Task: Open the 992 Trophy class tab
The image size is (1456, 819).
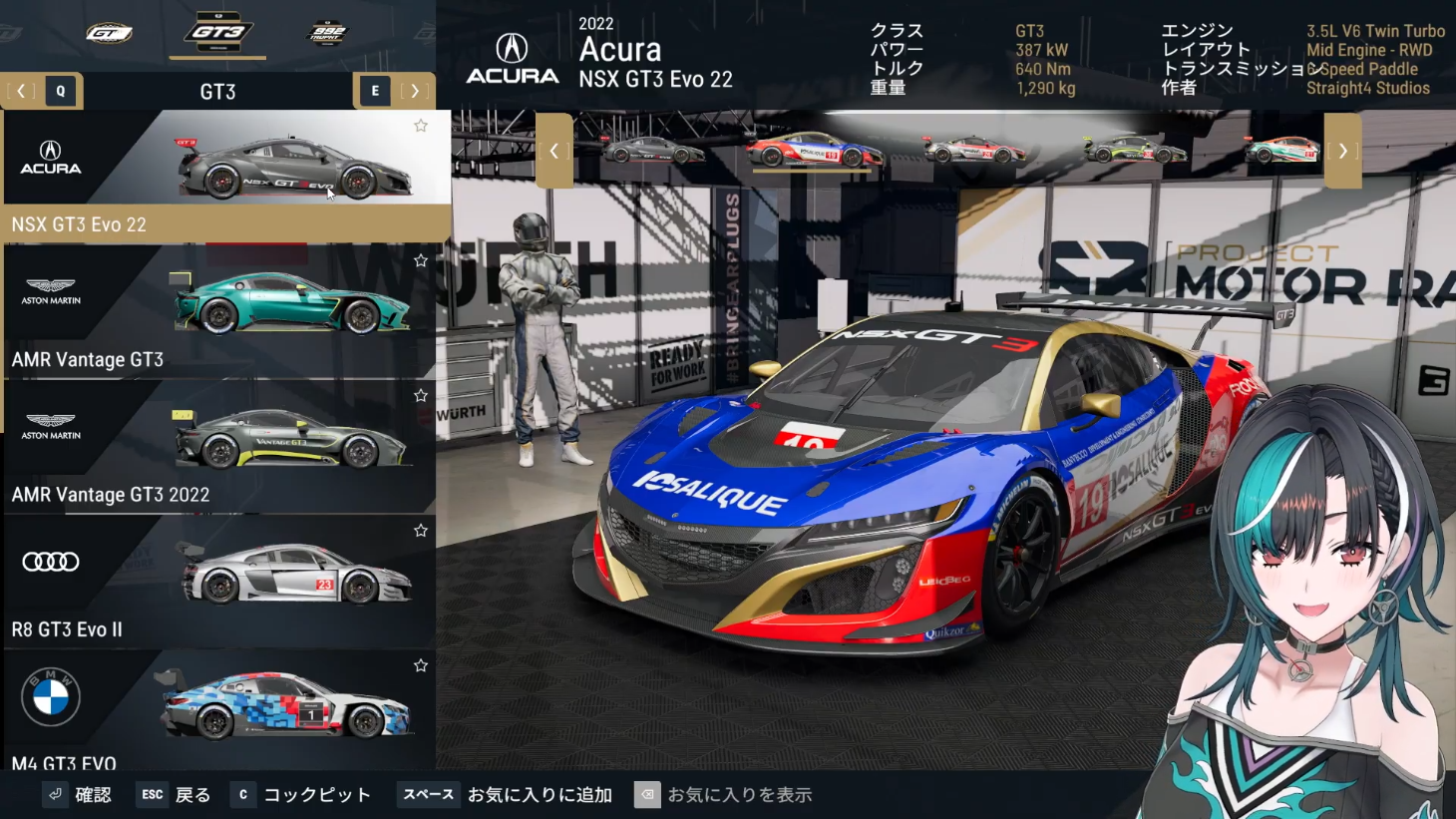Action: [x=327, y=33]
